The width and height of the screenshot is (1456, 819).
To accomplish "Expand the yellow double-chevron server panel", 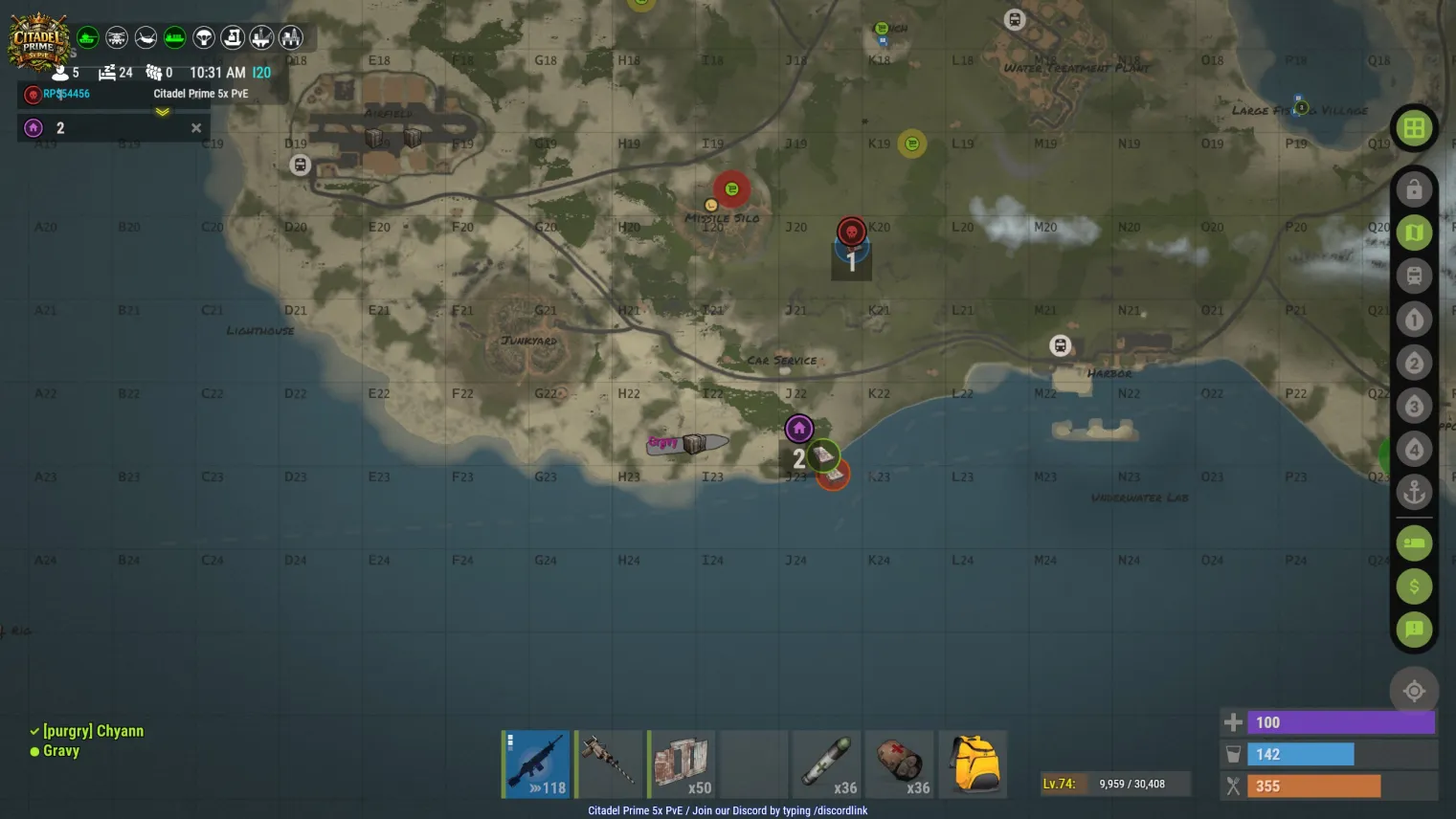I will [x=163, y=112].
